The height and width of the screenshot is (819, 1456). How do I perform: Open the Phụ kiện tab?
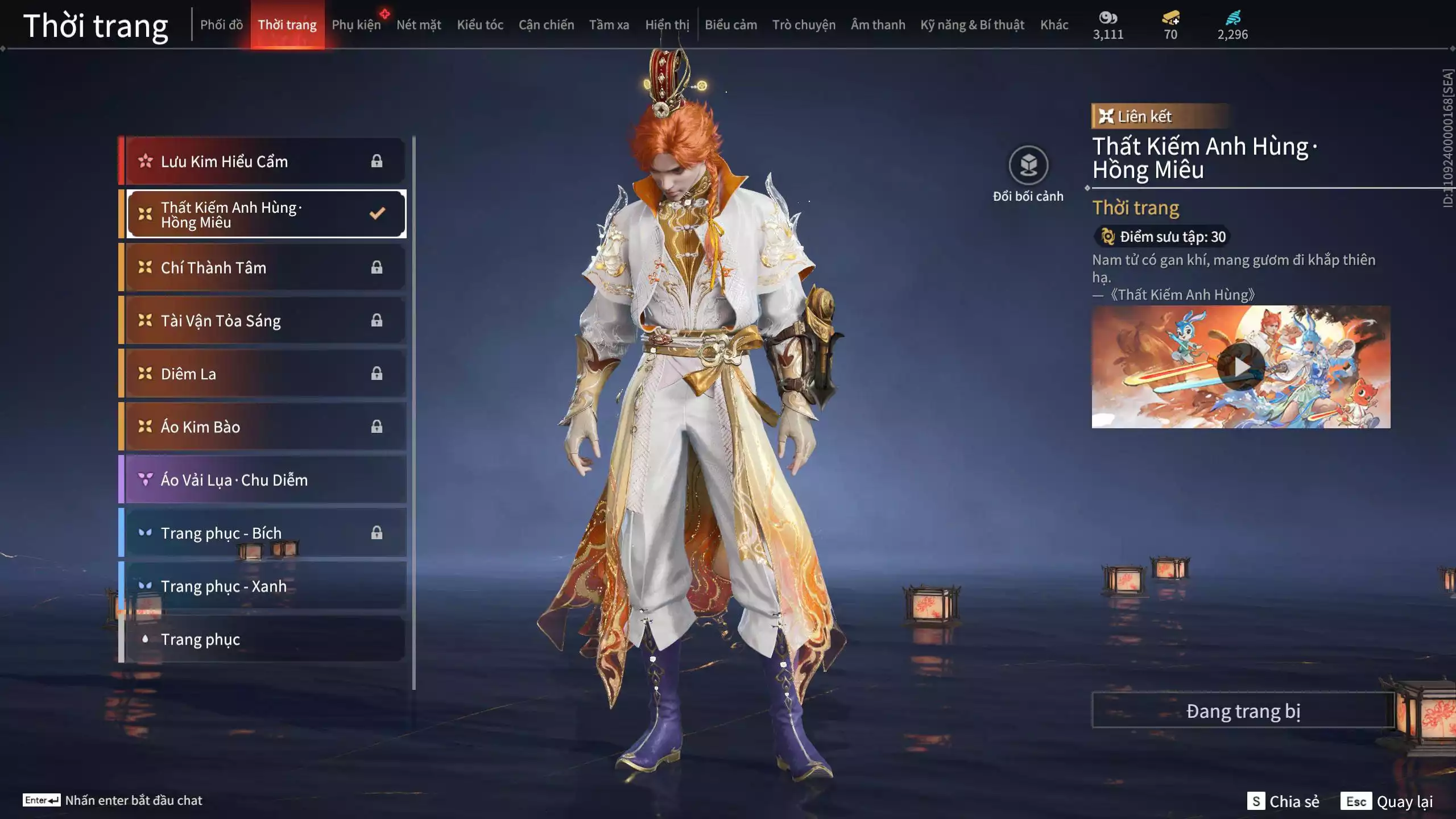[x=356, y=25]
